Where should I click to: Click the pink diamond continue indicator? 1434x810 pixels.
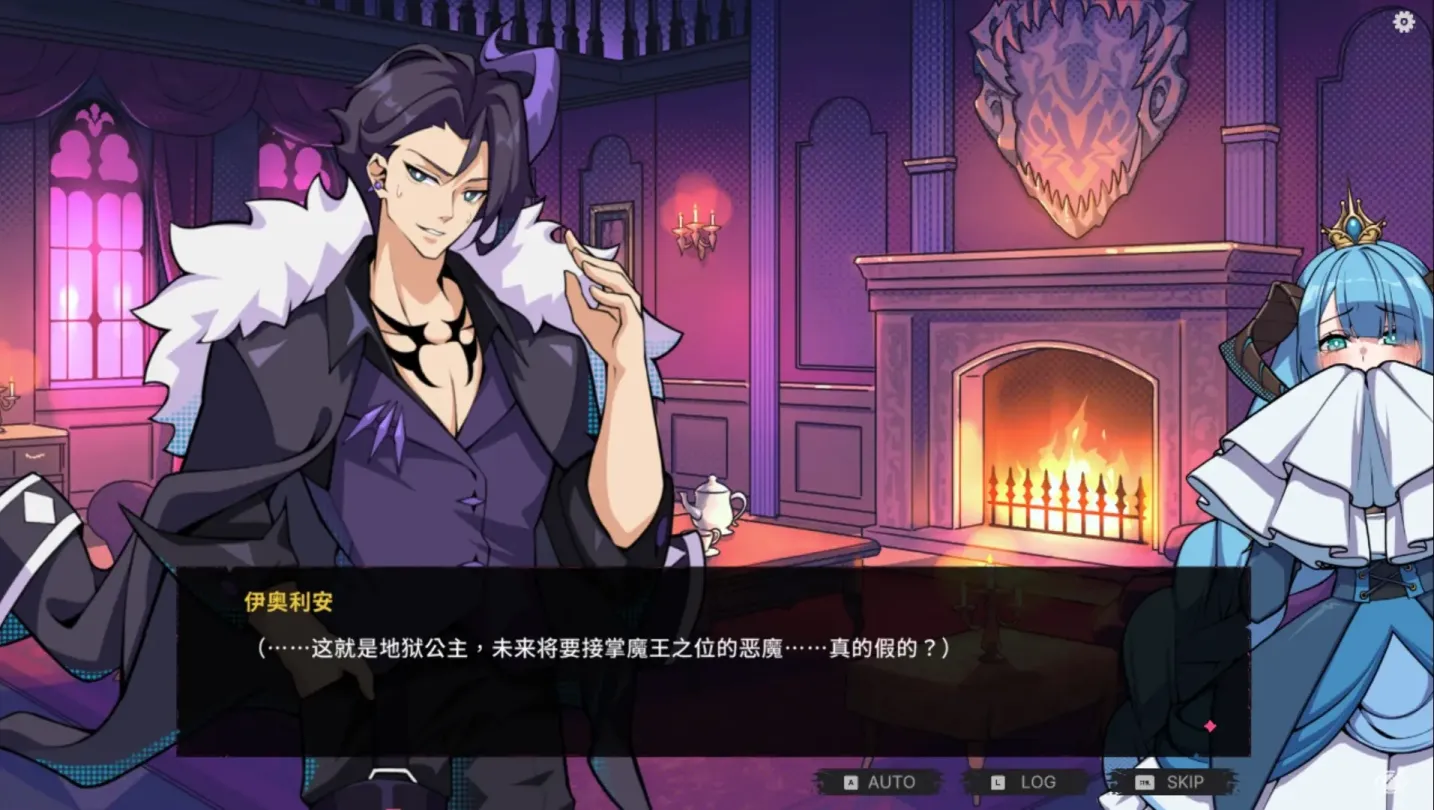[1209, 726]
